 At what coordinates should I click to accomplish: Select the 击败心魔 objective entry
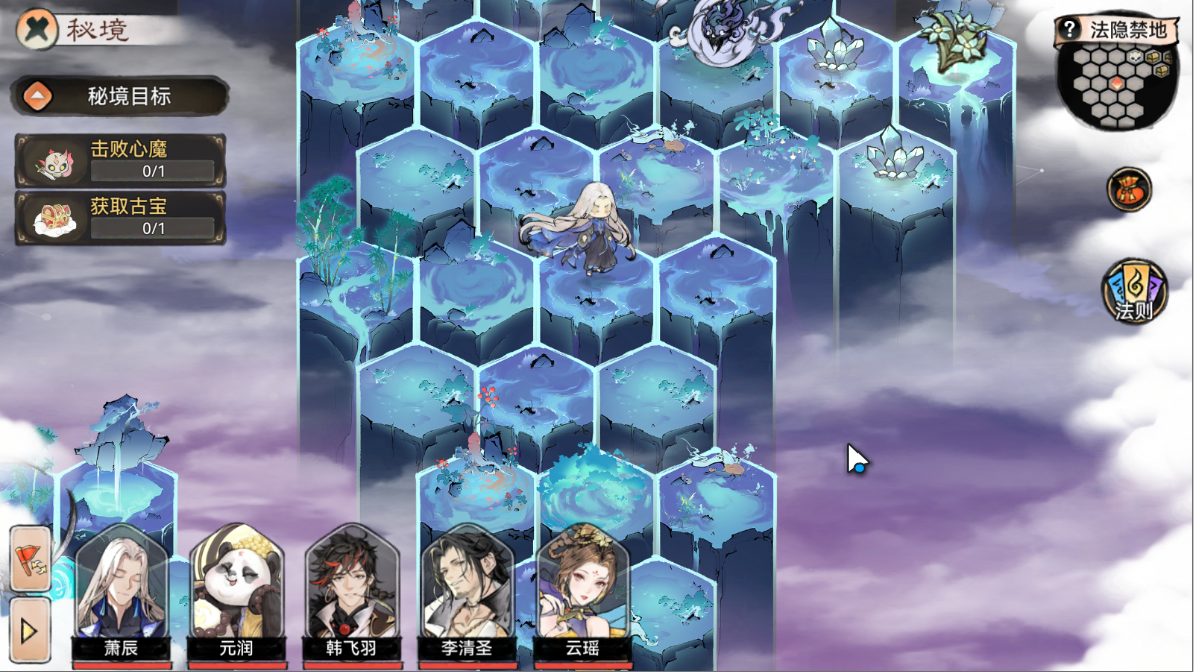[x=120, y=160]
